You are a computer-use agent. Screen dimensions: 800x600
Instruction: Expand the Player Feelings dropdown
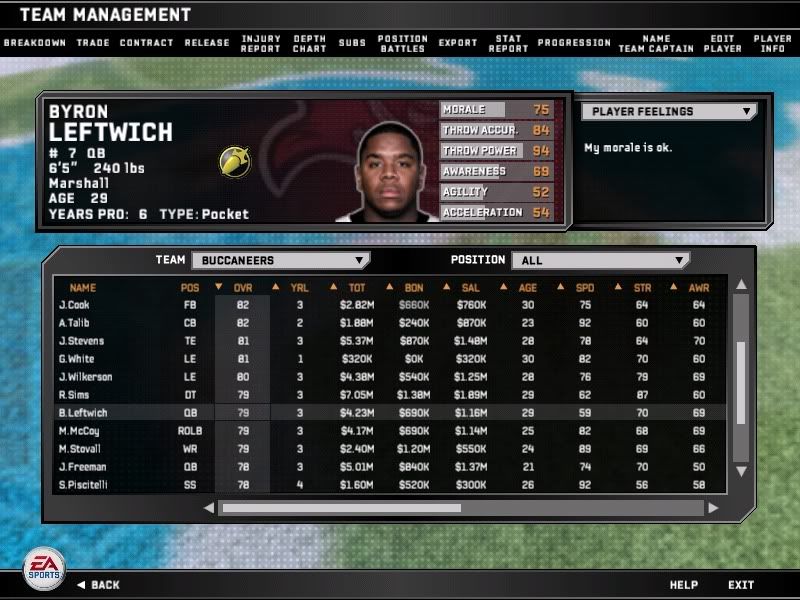pyautogui.click(x=669, y=112)
